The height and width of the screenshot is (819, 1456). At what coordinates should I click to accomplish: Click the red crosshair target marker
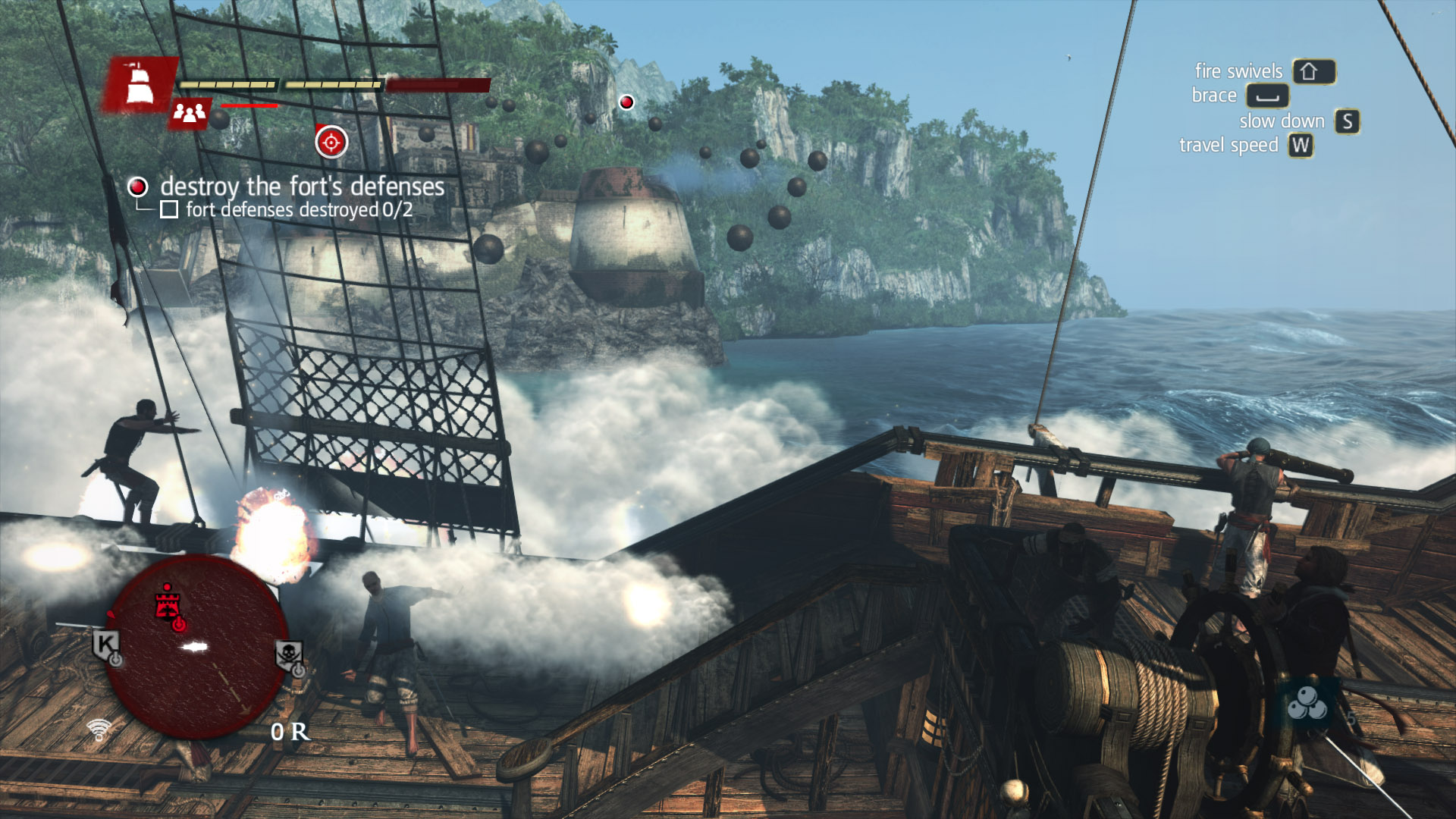331,142
